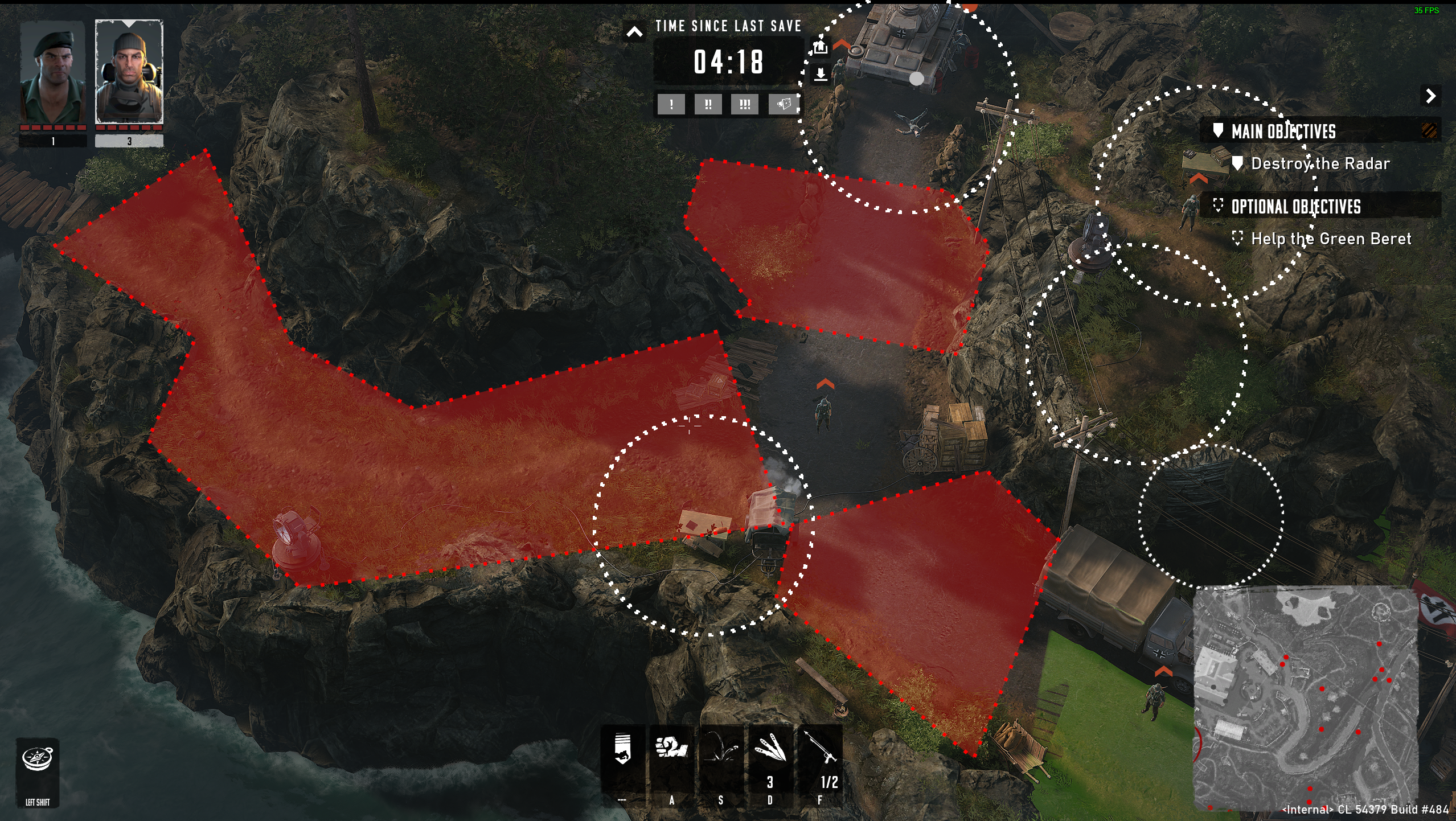Select the Green Beret character portrait
Screen dimensions: 1456x821
(52, 73)
